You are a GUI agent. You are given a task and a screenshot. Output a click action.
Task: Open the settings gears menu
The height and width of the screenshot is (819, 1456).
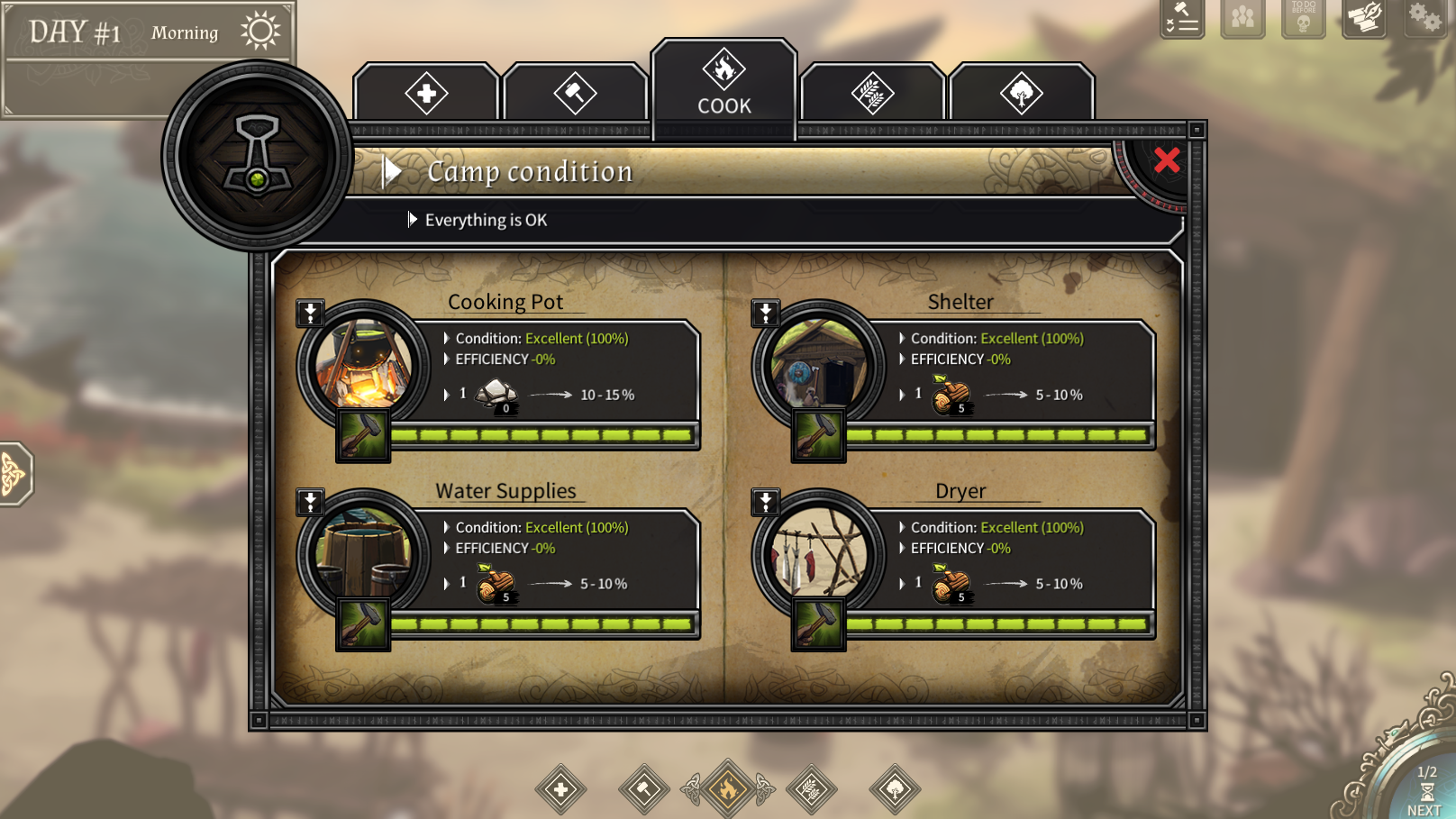(1425, 17)
